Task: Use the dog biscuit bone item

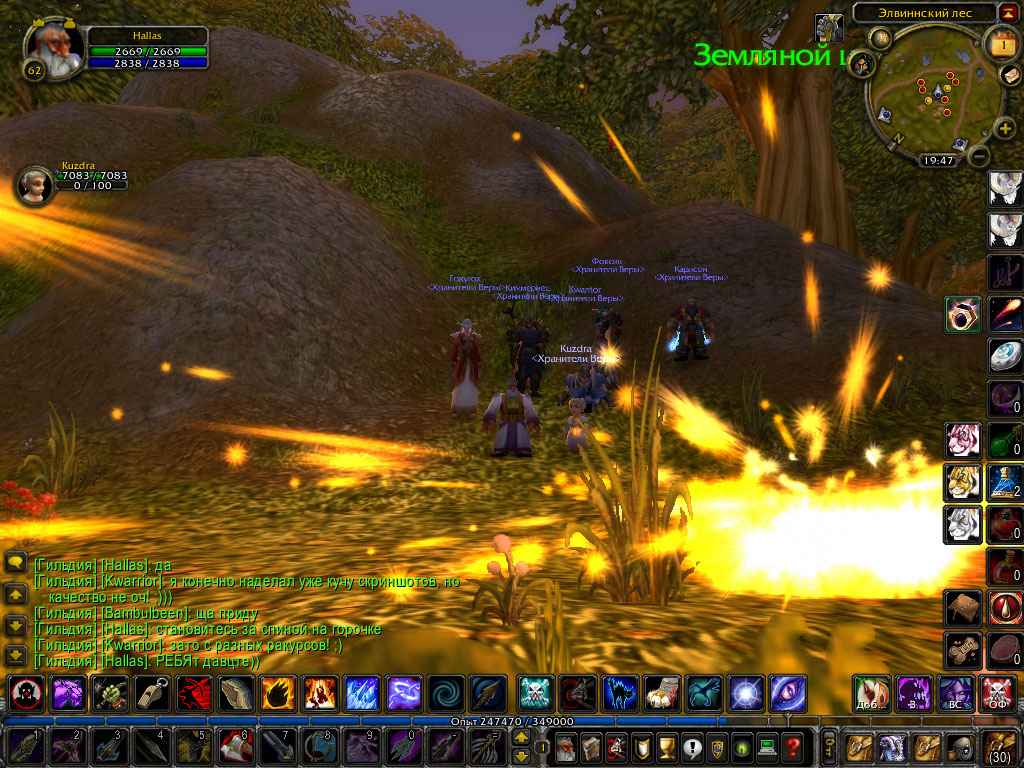Action: [x=962, y=650]
